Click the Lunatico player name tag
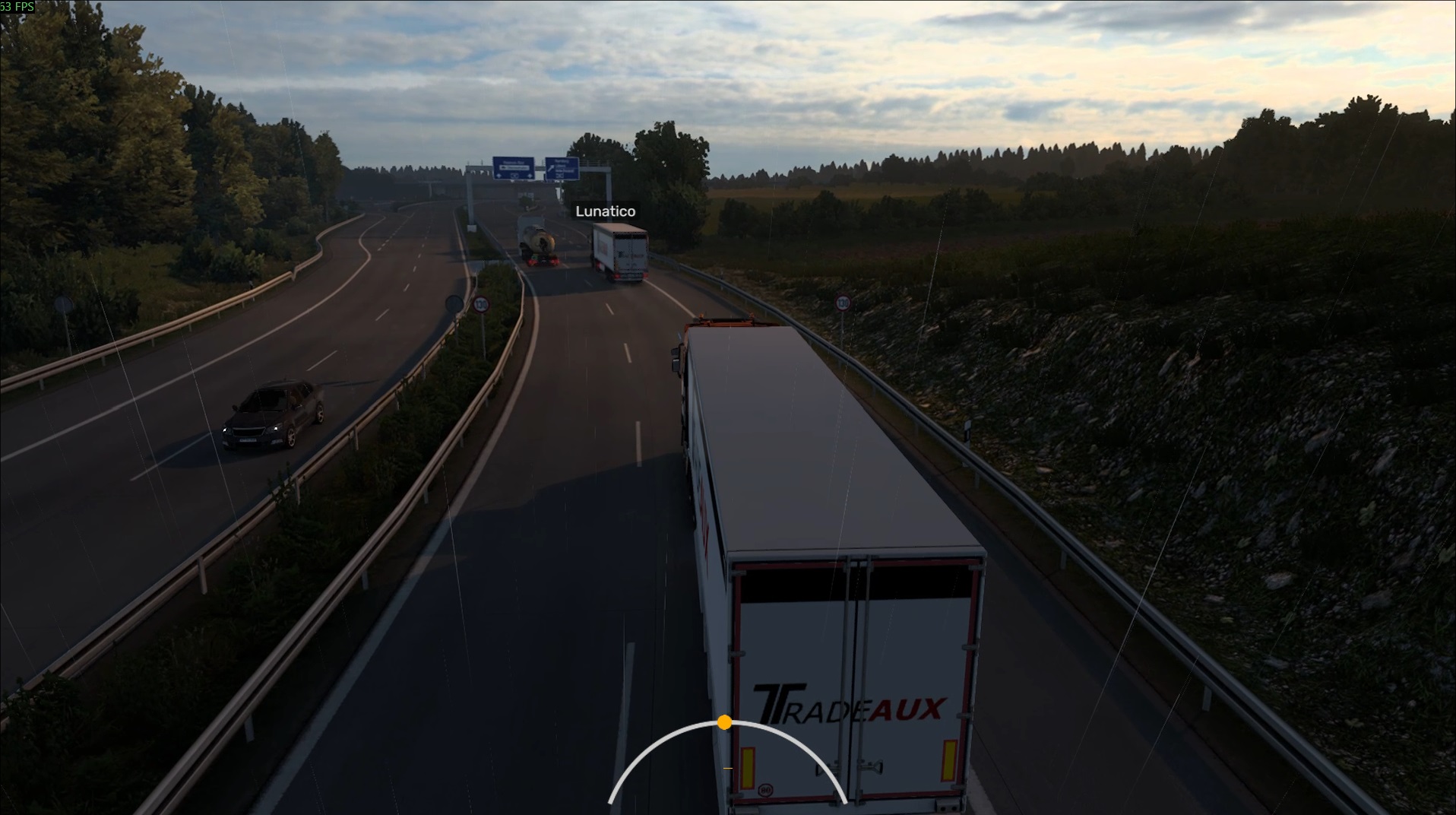The image size is (1456, 815). pyautogui.click(x=605, y=211)
